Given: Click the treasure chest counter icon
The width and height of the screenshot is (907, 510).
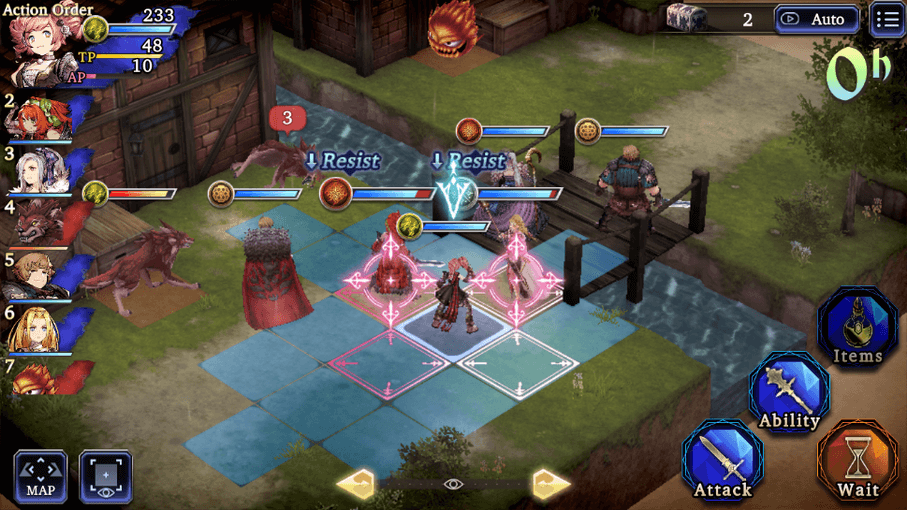Looking at the screenshot, I should pos(688,18).
